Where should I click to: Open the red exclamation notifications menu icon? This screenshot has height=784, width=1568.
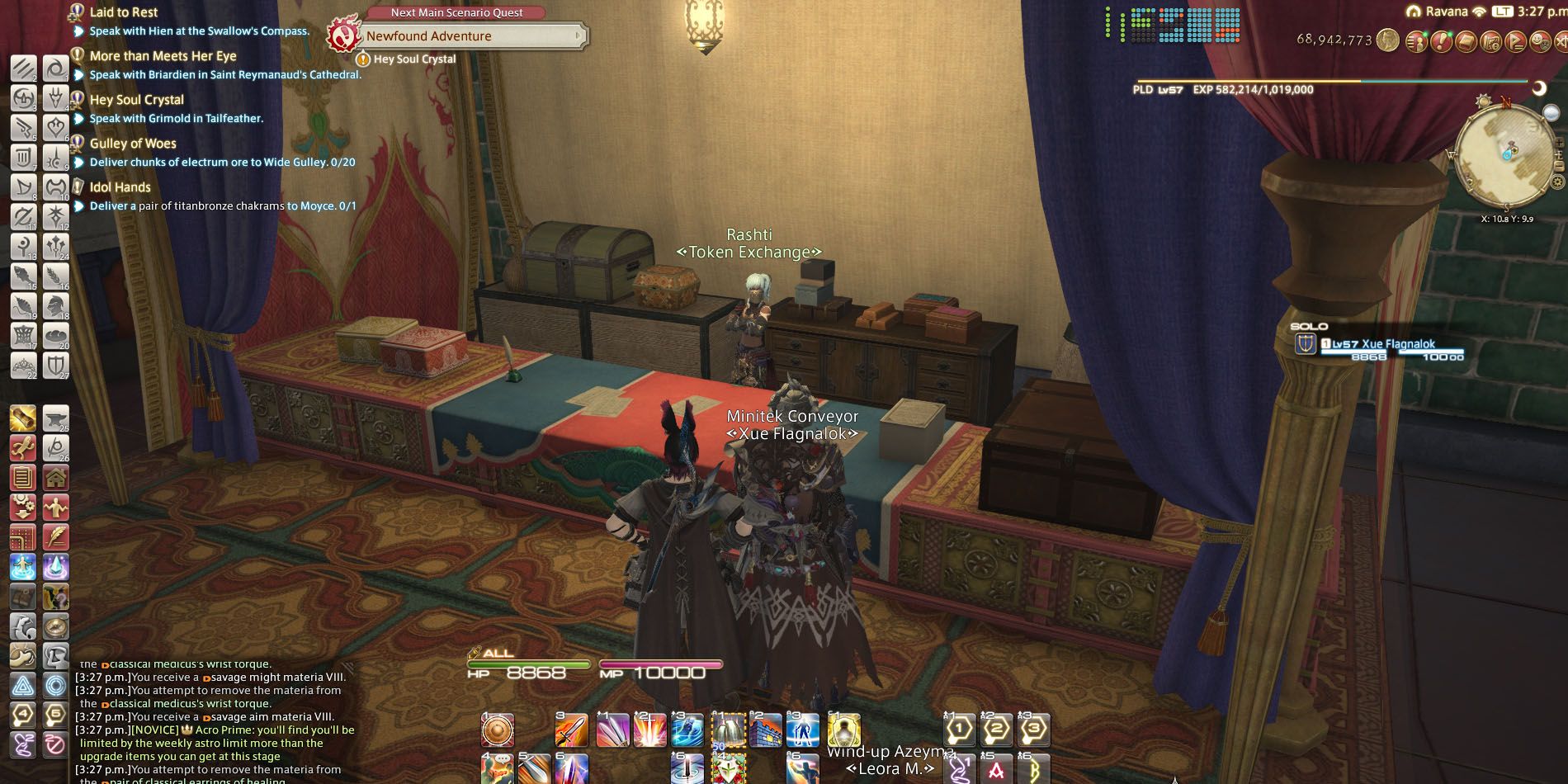pyautogui.click(x=1442, y=43)
